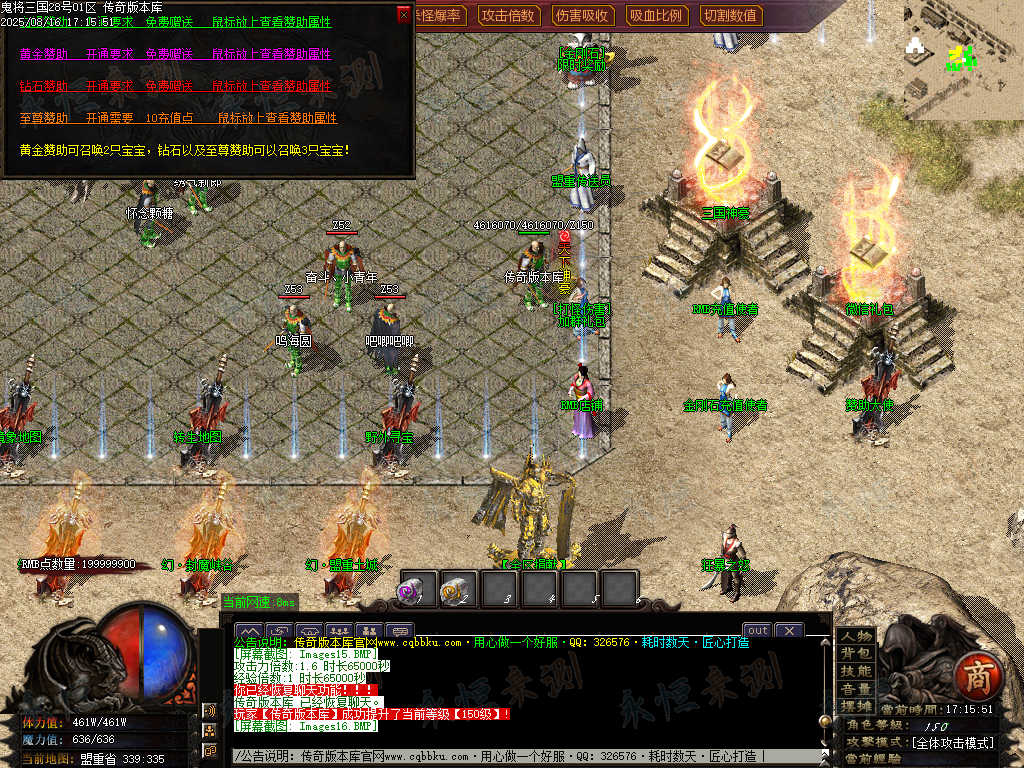Show the 技能 skills panel
Image resolution: width=1024 pixels, height=768 pixels.
pos(856,671)
